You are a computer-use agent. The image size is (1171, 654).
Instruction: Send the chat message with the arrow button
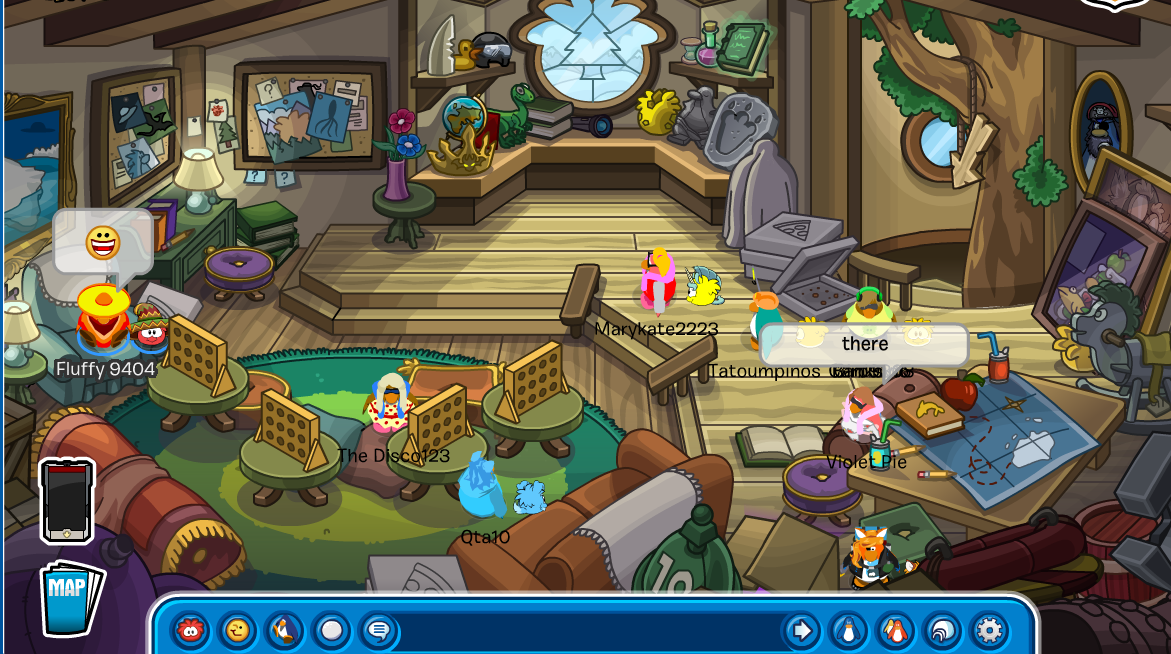click(801, 630)
